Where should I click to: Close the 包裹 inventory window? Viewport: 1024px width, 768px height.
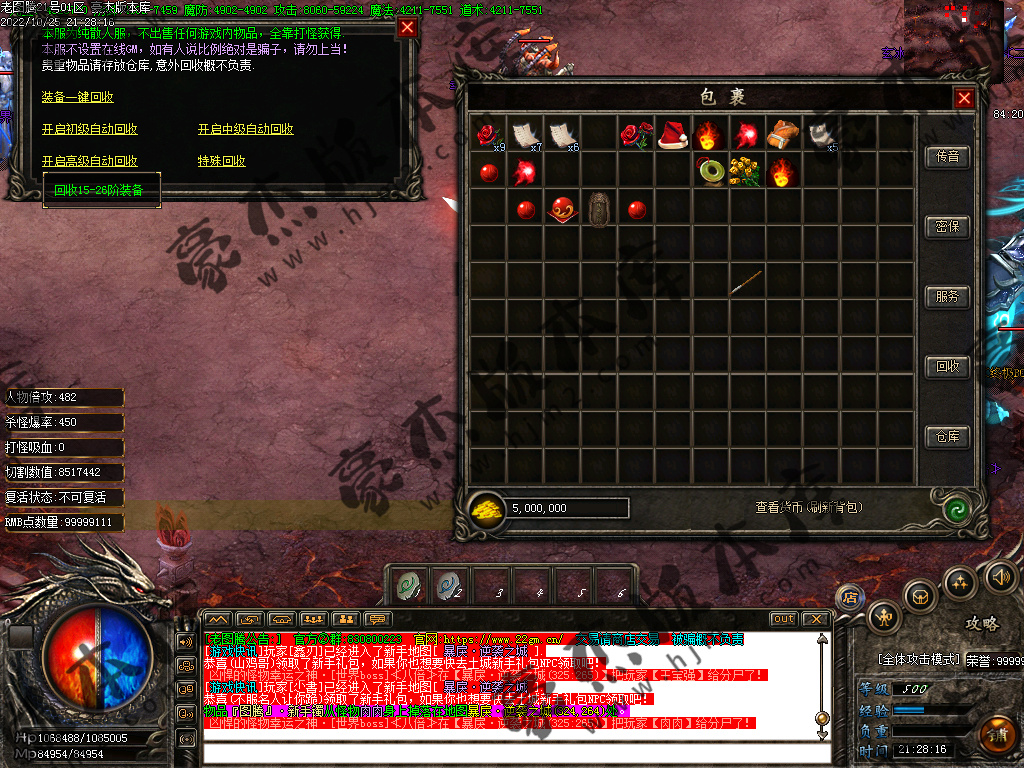[964, 98]
